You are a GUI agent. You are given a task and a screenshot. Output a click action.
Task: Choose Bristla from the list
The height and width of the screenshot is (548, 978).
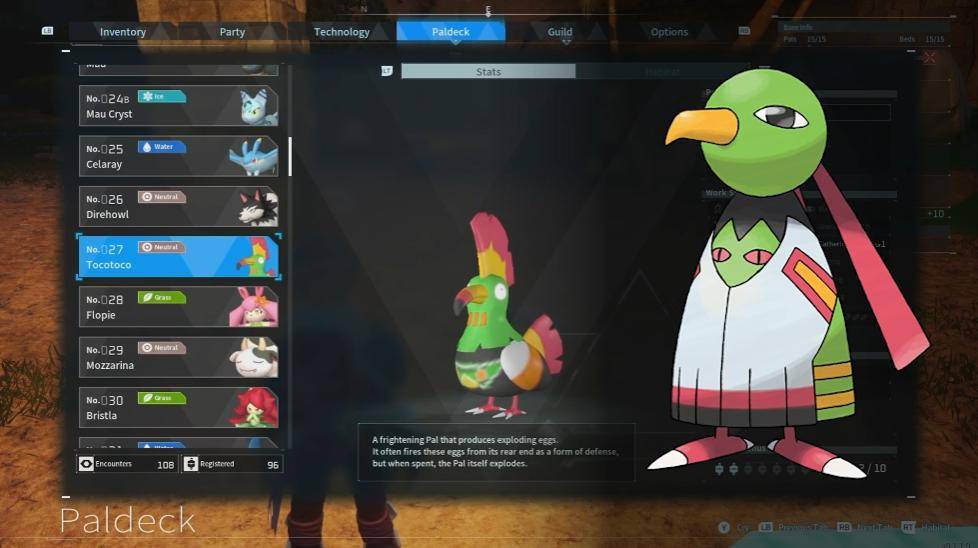pyautogui.click(x=178, y=407)
